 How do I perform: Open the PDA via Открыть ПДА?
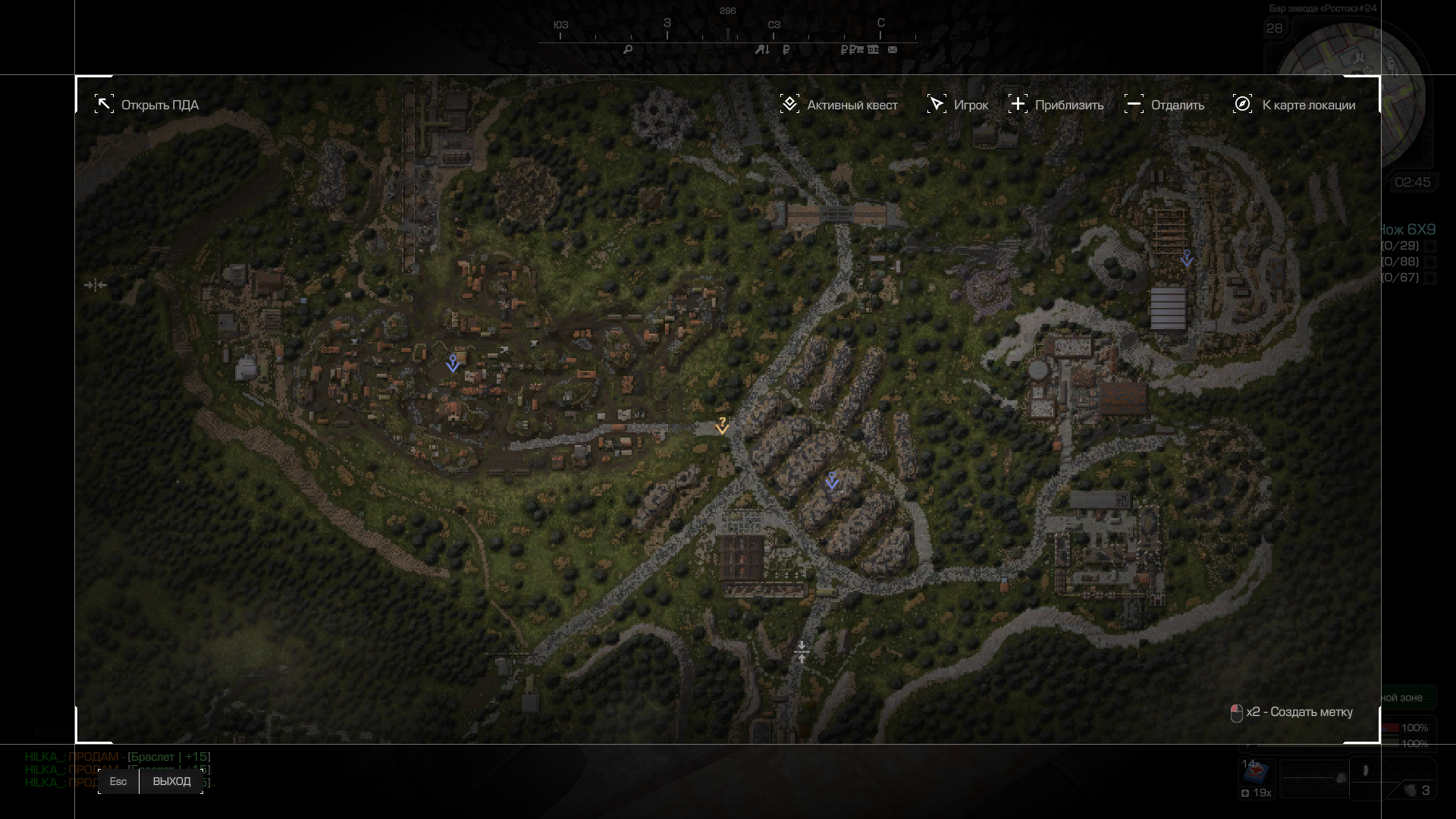[147, 105]
